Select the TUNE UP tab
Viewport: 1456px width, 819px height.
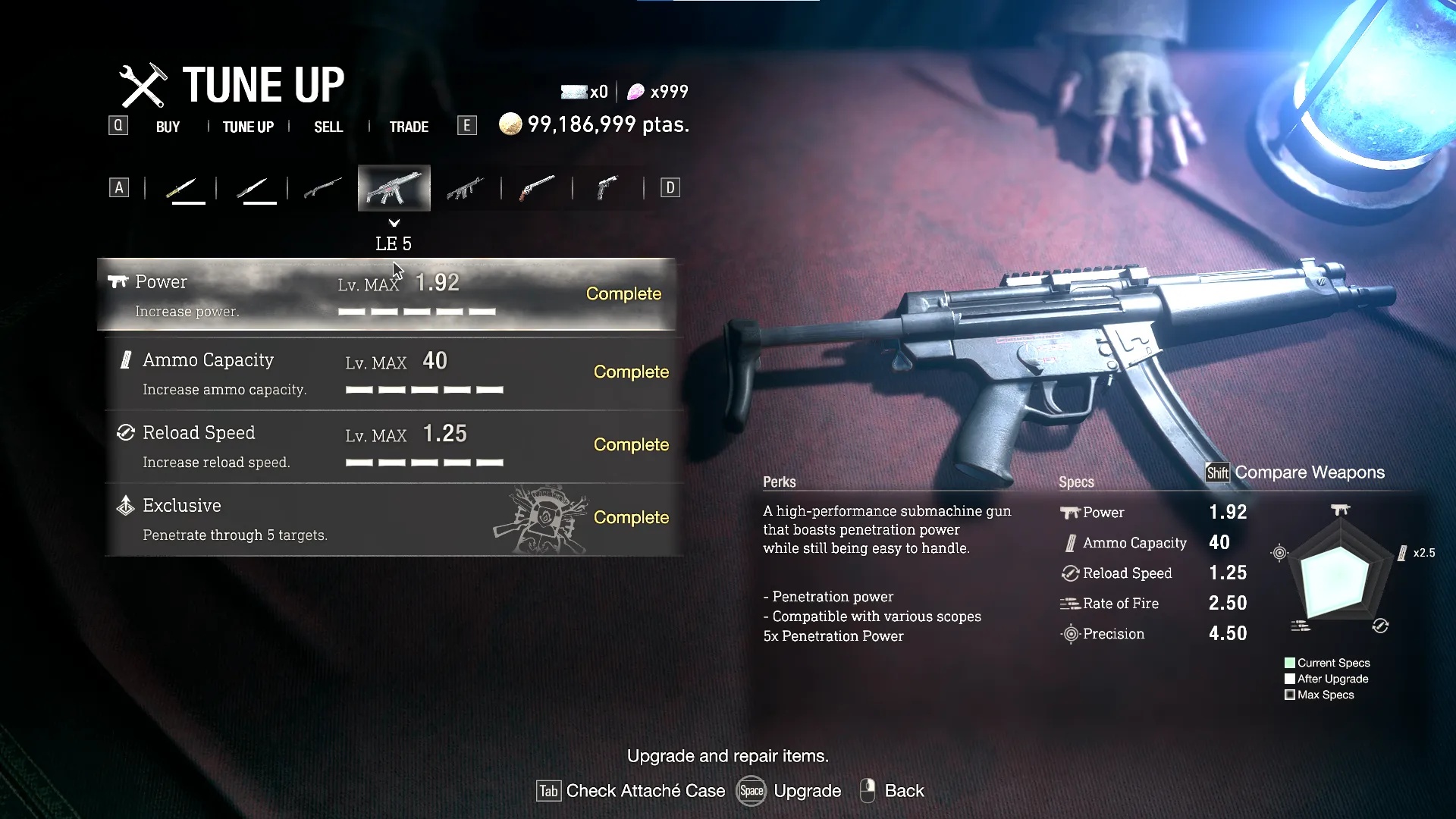pyautogui.click(x=248, y=127)
